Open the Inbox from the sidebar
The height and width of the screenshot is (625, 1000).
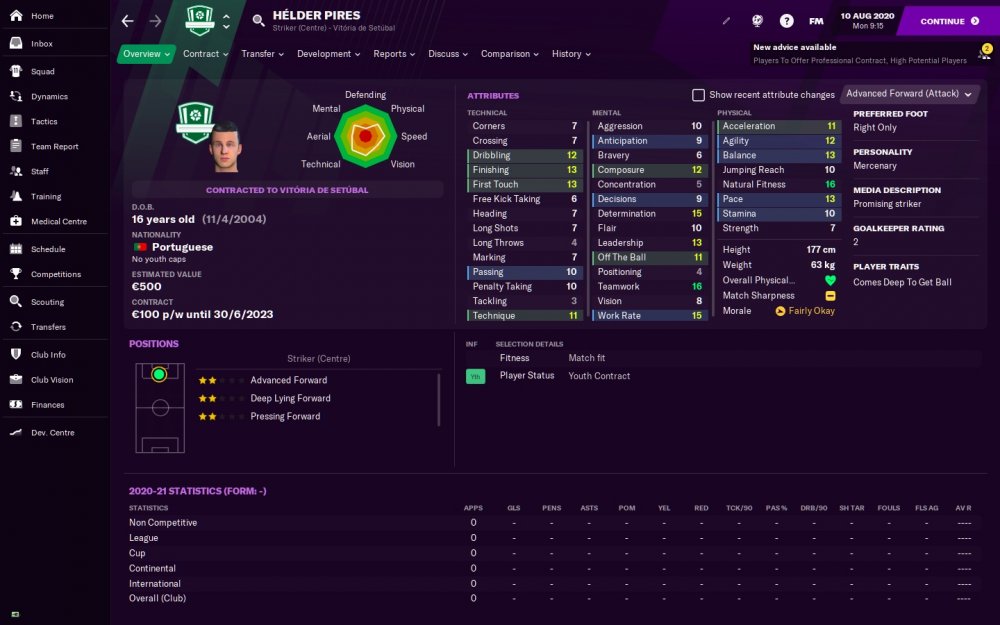coord(41,44)
